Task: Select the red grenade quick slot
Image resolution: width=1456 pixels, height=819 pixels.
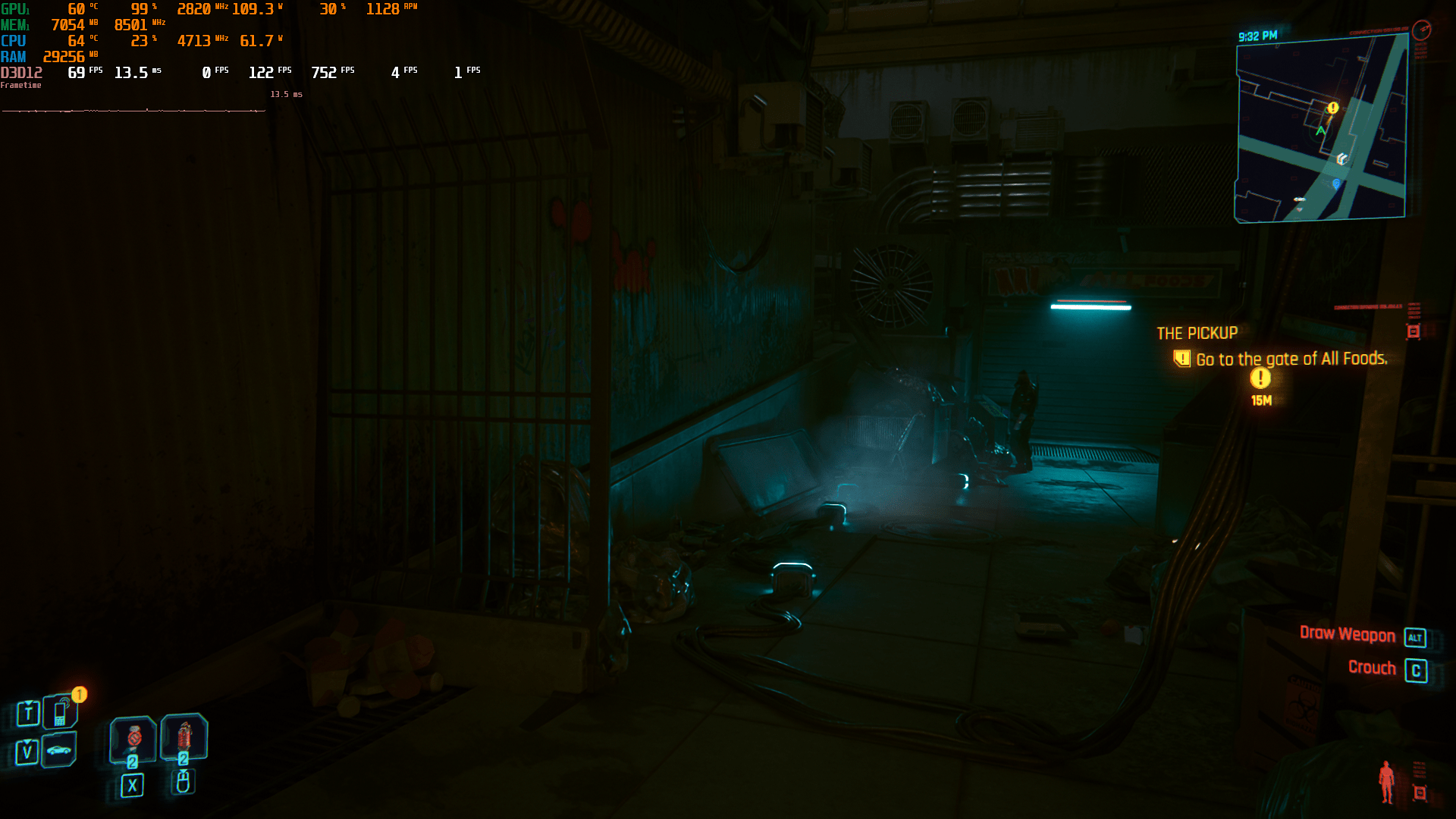Action: coord(184,736)
